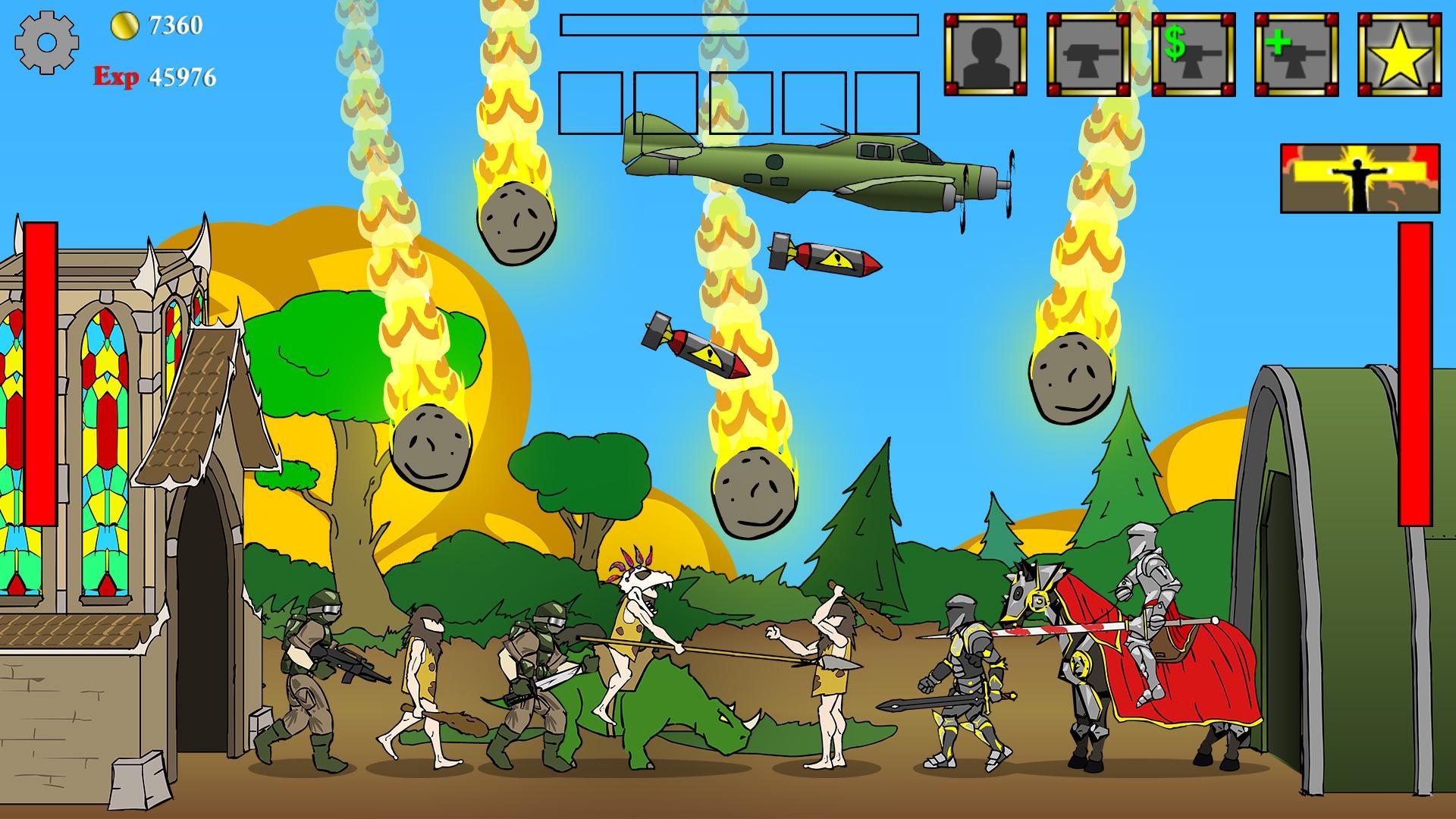1456x819 pixels.
Task: Select the unit spawn silhouette icon
Action: (x=984, y=53)
